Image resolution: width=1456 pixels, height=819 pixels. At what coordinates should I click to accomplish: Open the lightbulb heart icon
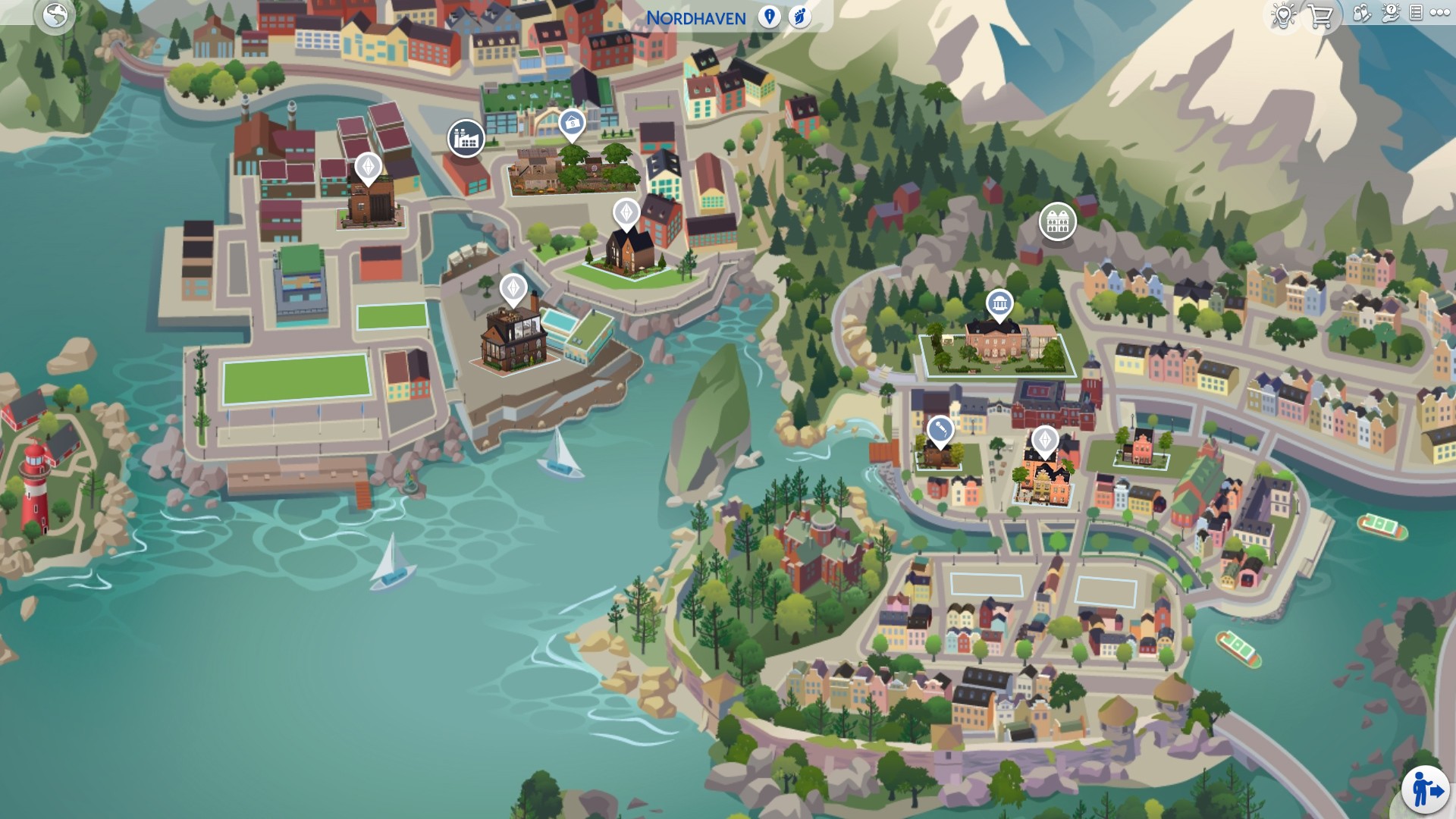(1283, 15)
